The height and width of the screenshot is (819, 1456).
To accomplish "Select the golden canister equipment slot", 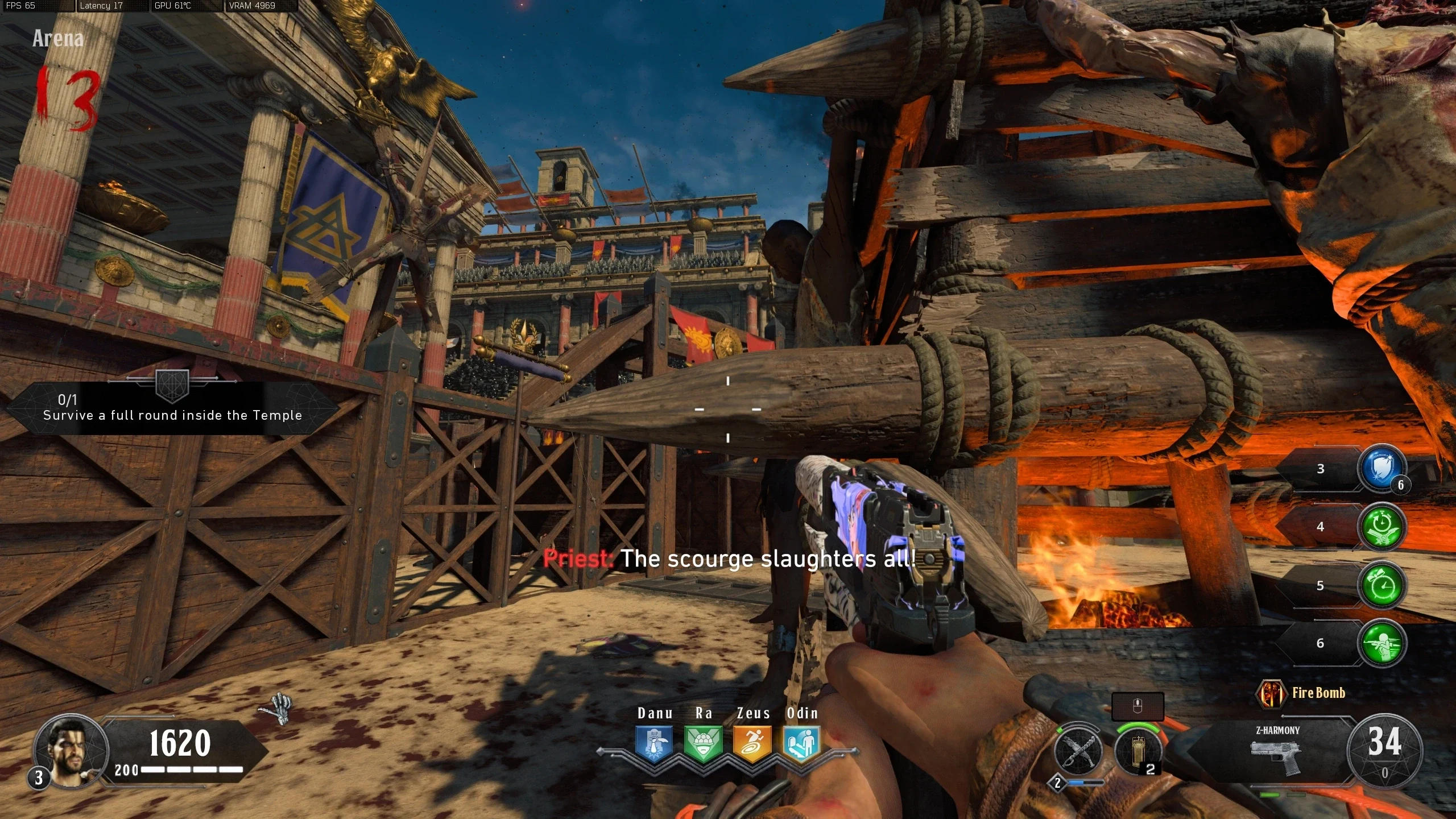I will tap(1137, 751).
